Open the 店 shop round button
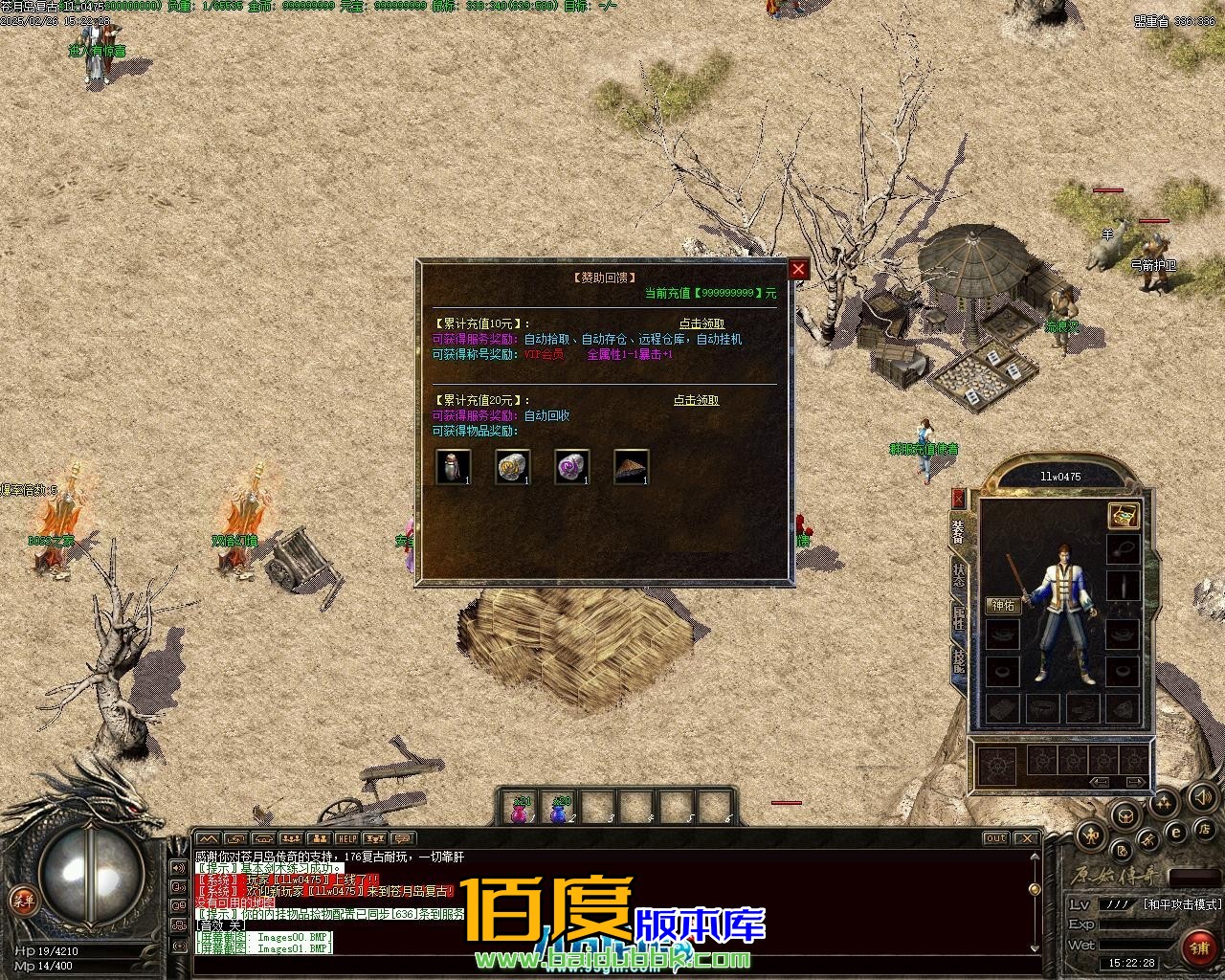The image size is (1225, 980). [1205, 828]
